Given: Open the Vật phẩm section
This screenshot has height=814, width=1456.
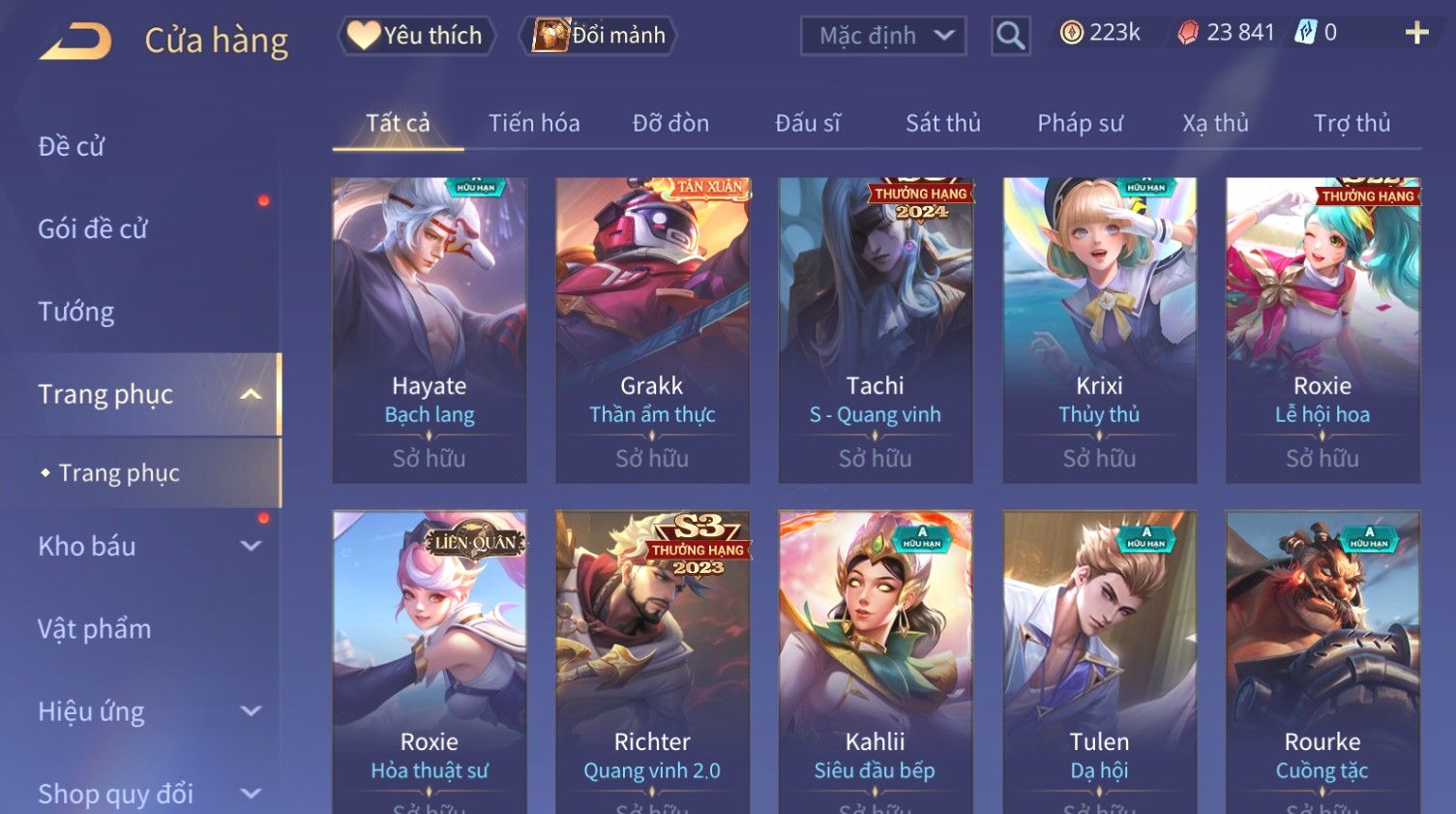Looking at the screenshot, I should (x=95, y=629).
